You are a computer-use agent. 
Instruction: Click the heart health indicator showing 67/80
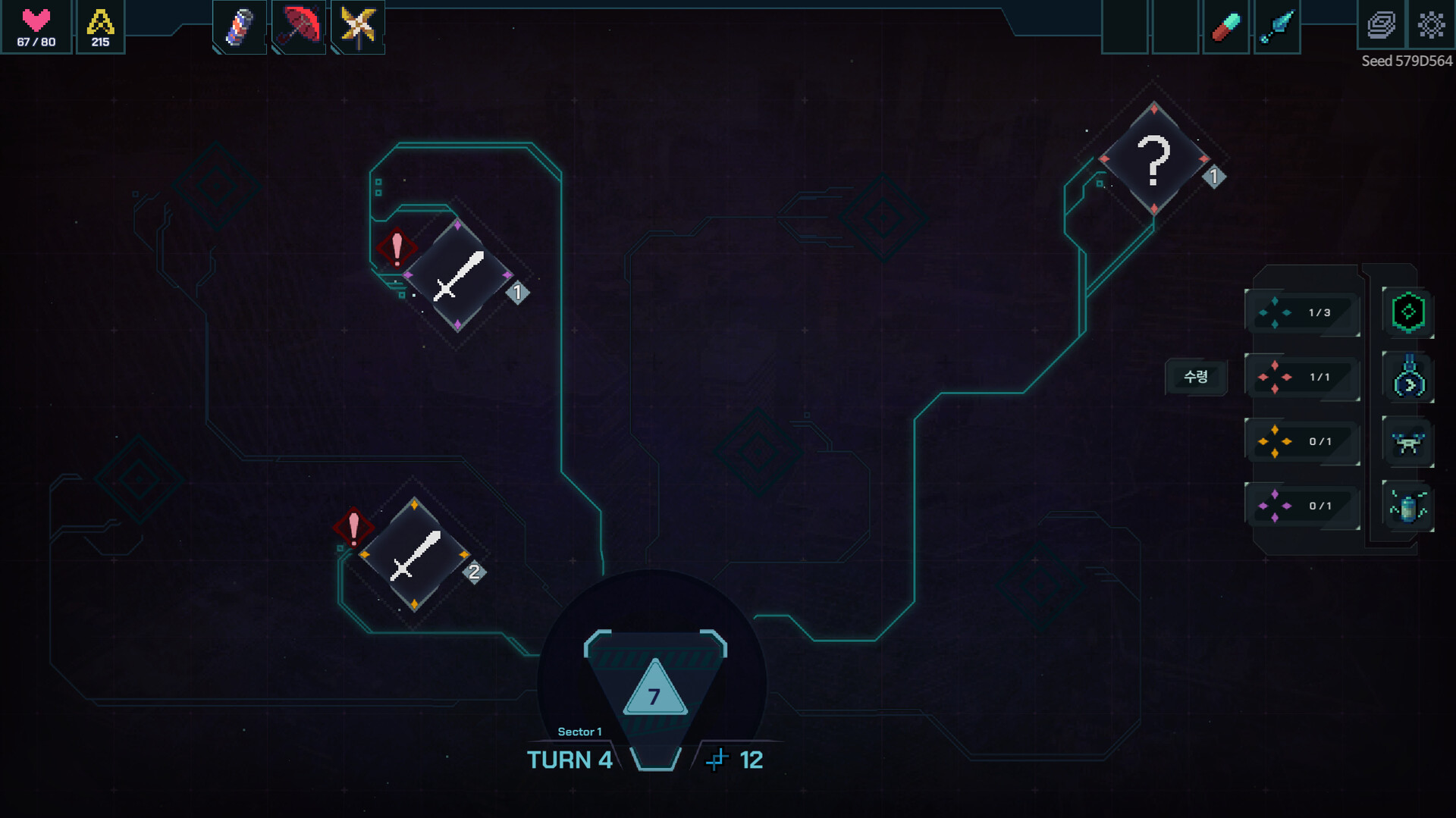[x=35, y=27]
